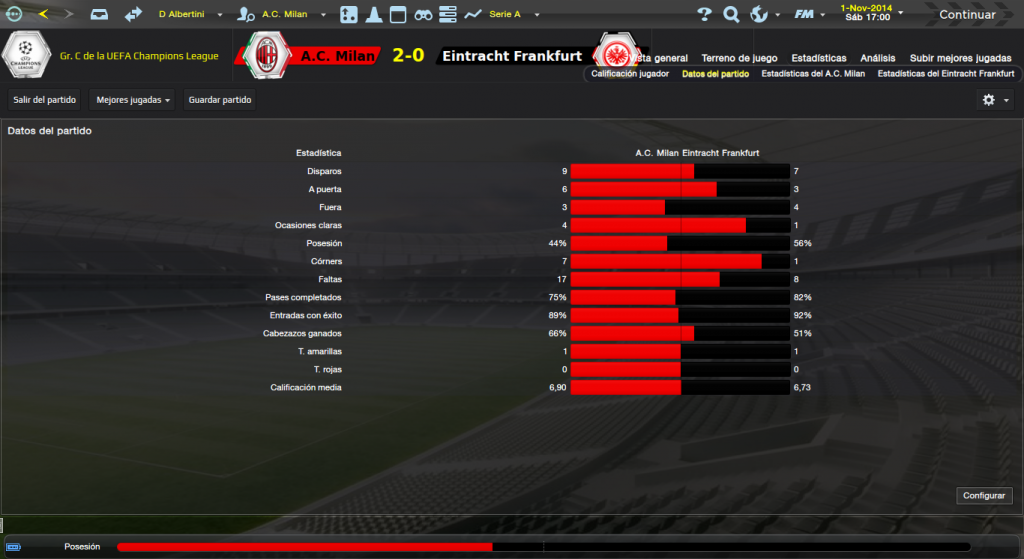This screenshot has height=559, width=1024.
Task: Switch to the Estadísticas section
Action: [x=818, y=58]
